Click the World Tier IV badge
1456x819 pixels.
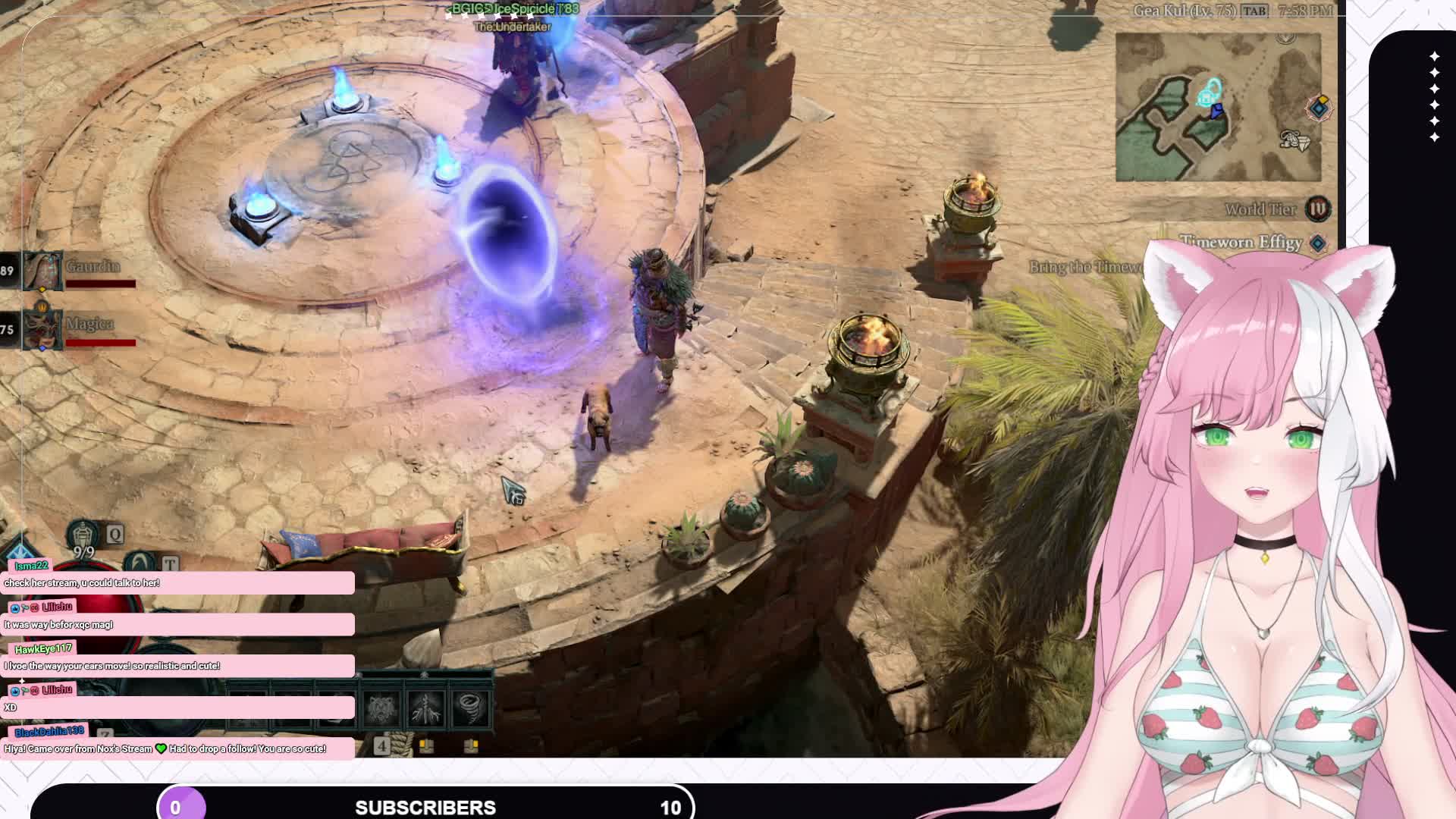coord(1317,209)
